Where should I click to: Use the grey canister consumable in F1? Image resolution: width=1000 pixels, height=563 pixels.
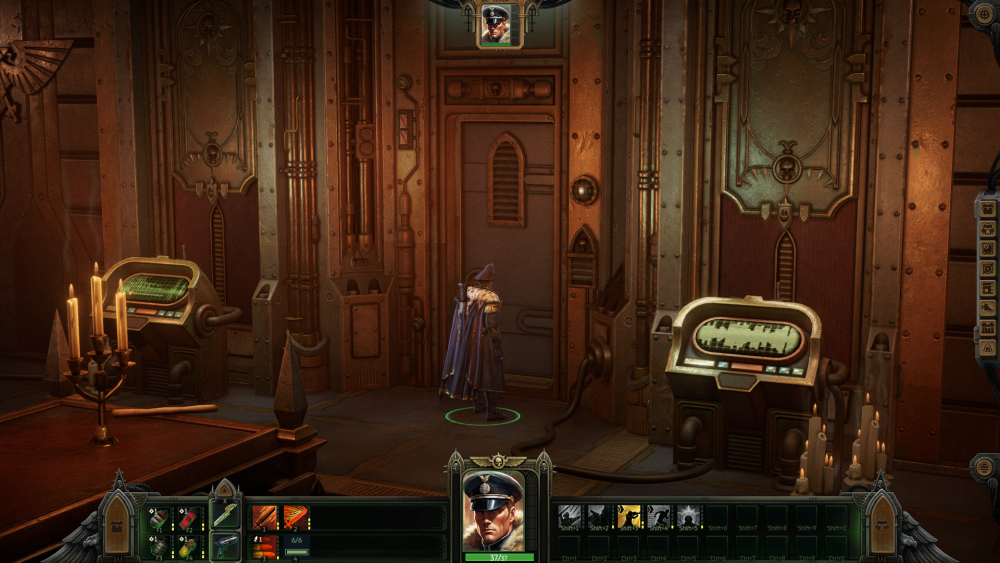tap(158, 517)
